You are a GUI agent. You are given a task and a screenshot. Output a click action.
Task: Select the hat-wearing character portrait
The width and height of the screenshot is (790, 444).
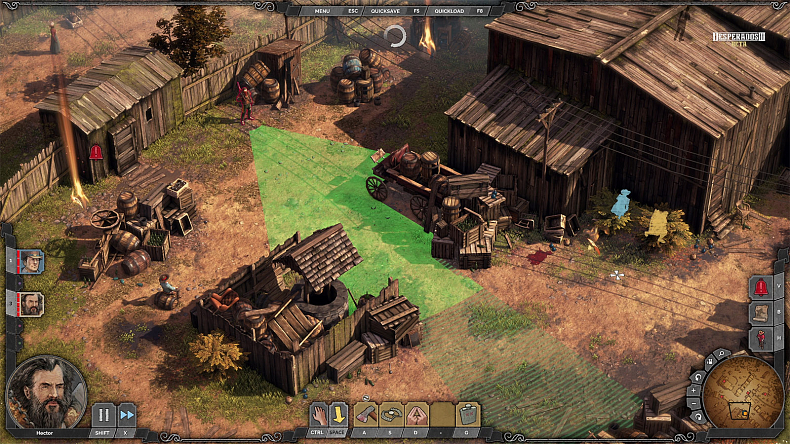pyautogui.click(x=31, y=261)
